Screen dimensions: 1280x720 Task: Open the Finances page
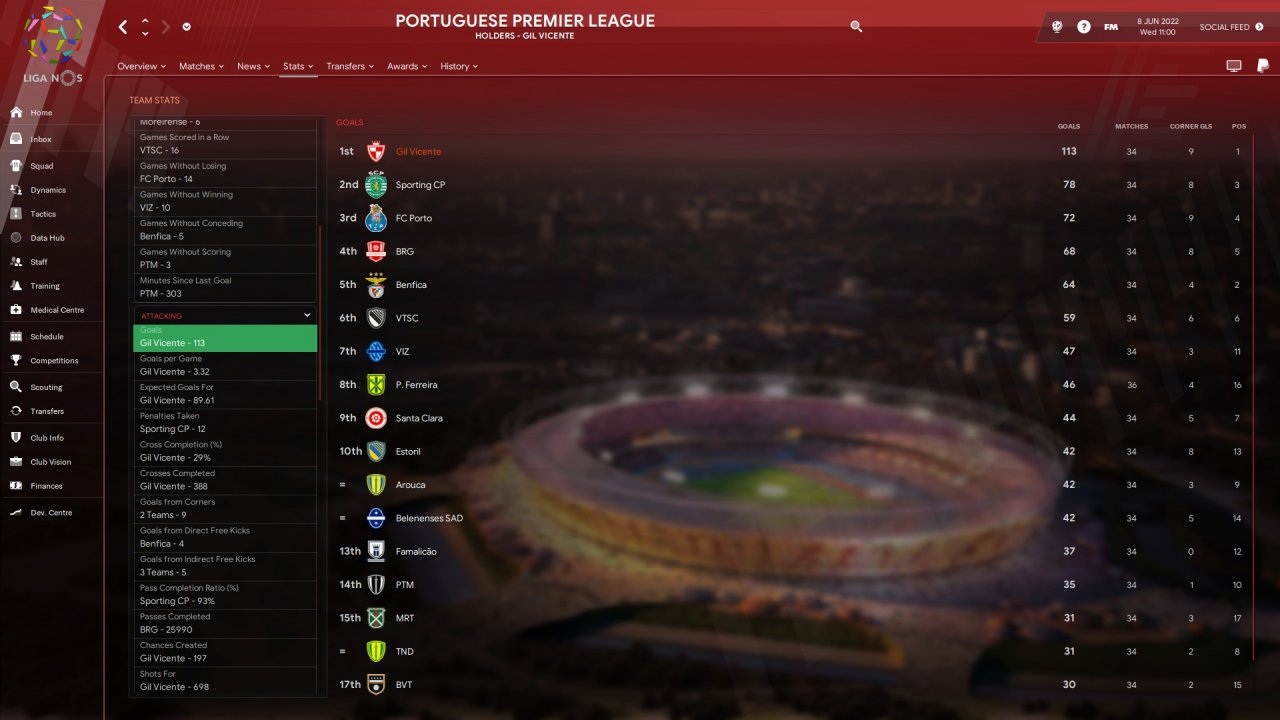[x=46, y=486]
